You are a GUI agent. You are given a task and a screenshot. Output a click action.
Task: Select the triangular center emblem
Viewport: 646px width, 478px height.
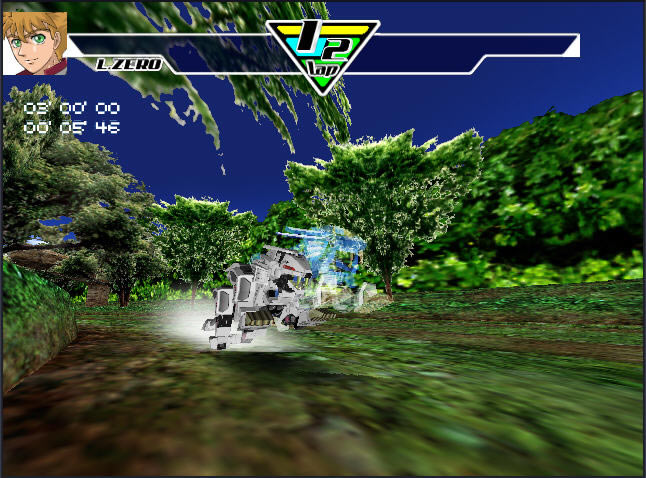click(x=321, y=52)
